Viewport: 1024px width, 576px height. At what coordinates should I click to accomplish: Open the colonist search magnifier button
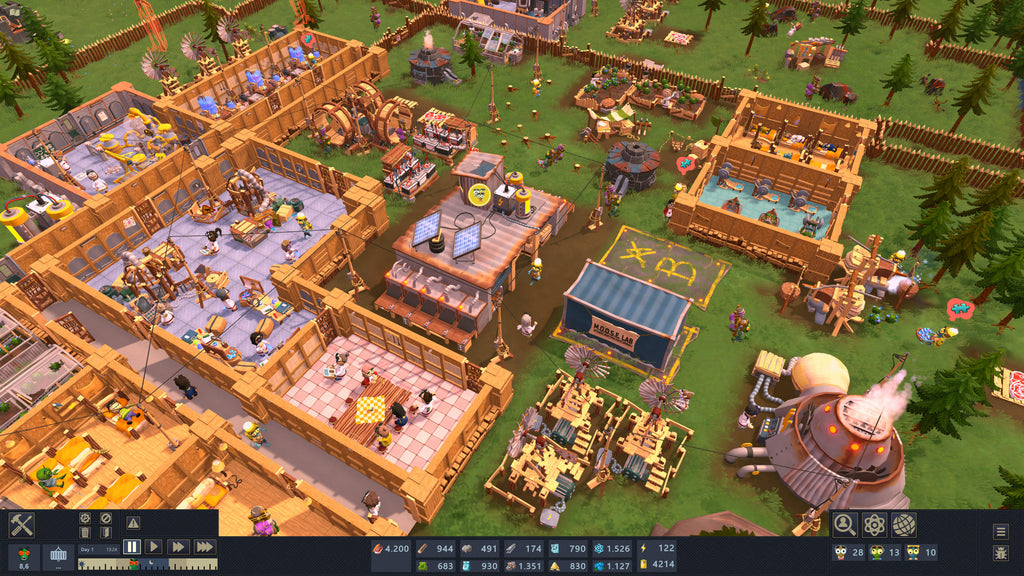[845, 524]
